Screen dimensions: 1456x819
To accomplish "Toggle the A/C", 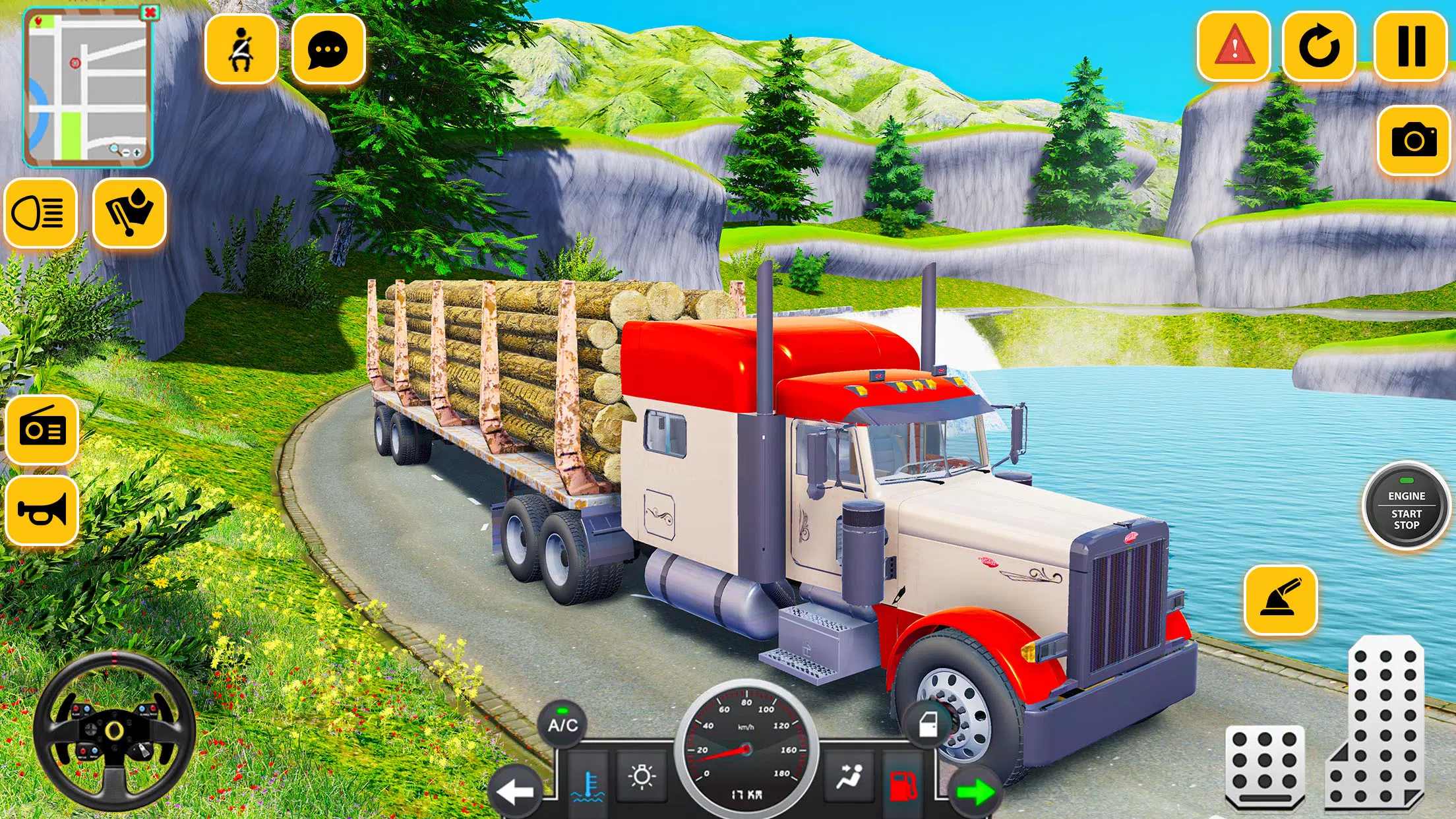I will 562,723.
